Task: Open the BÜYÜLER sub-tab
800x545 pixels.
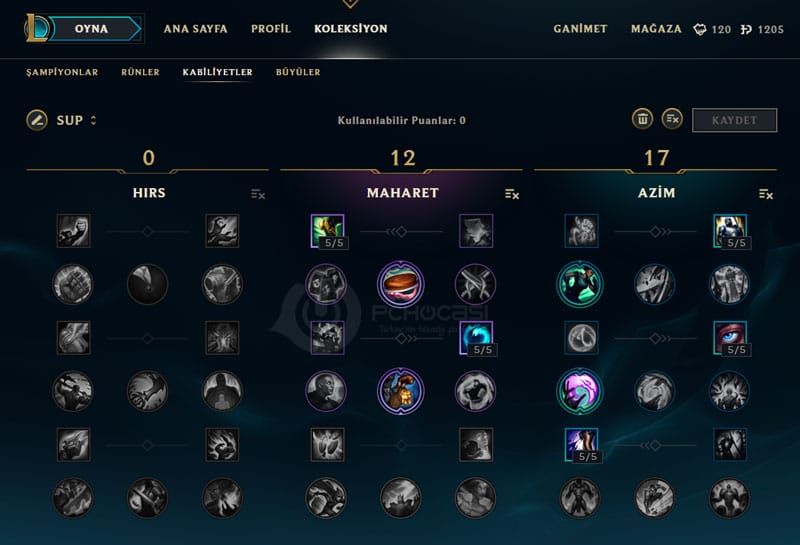Action: tap(298, 72)
